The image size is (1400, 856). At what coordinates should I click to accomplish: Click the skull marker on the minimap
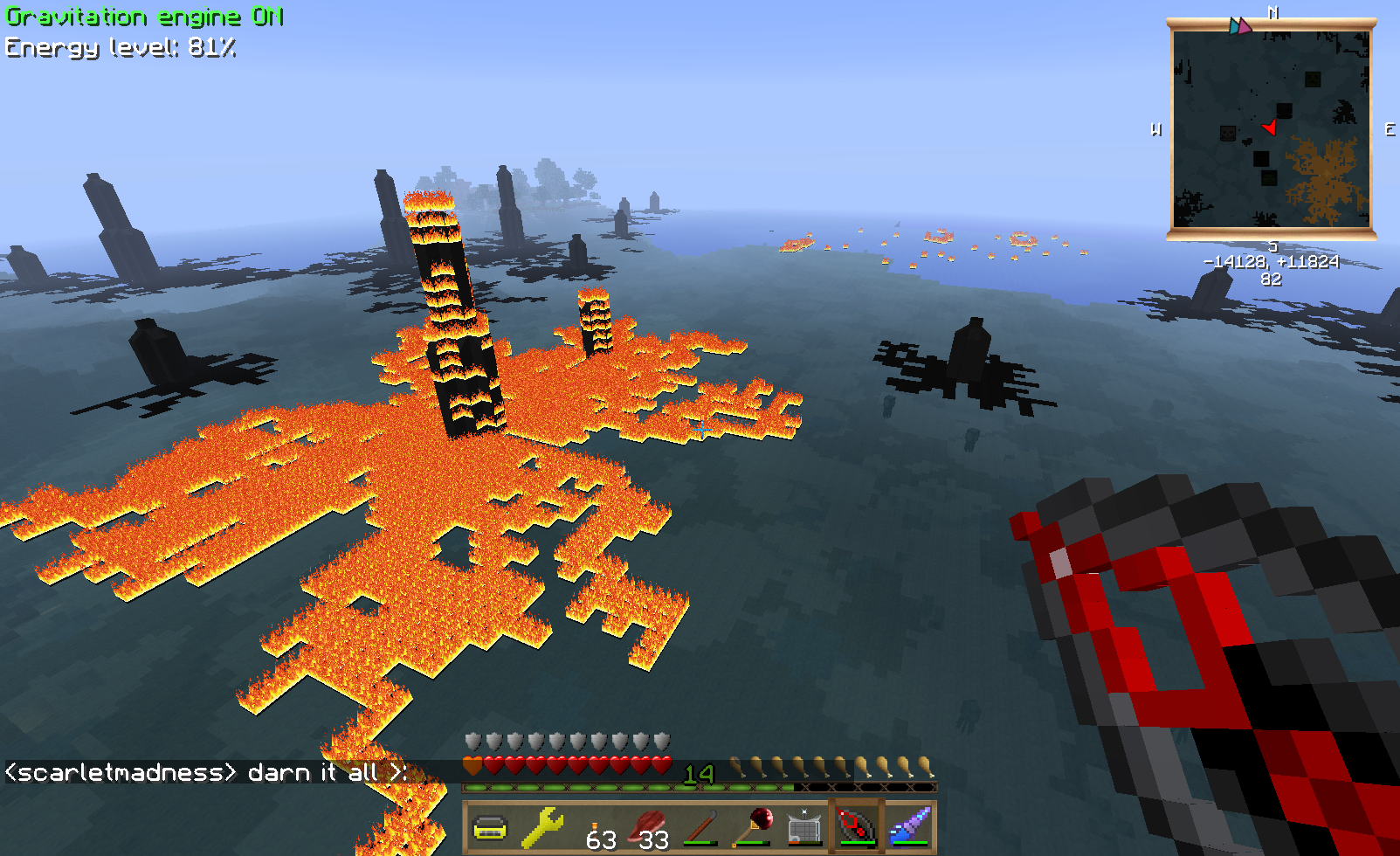tap(1228, 134)
